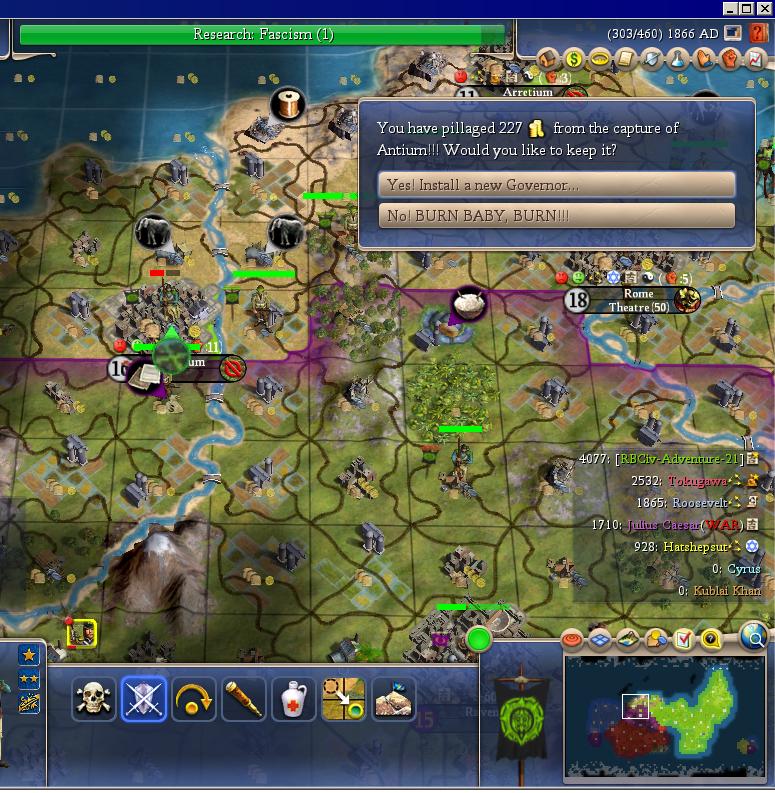The height and width of the screenshot is (793, 775).
Task: Open the Domestic Advisor house icon
Action: point(548,59)
